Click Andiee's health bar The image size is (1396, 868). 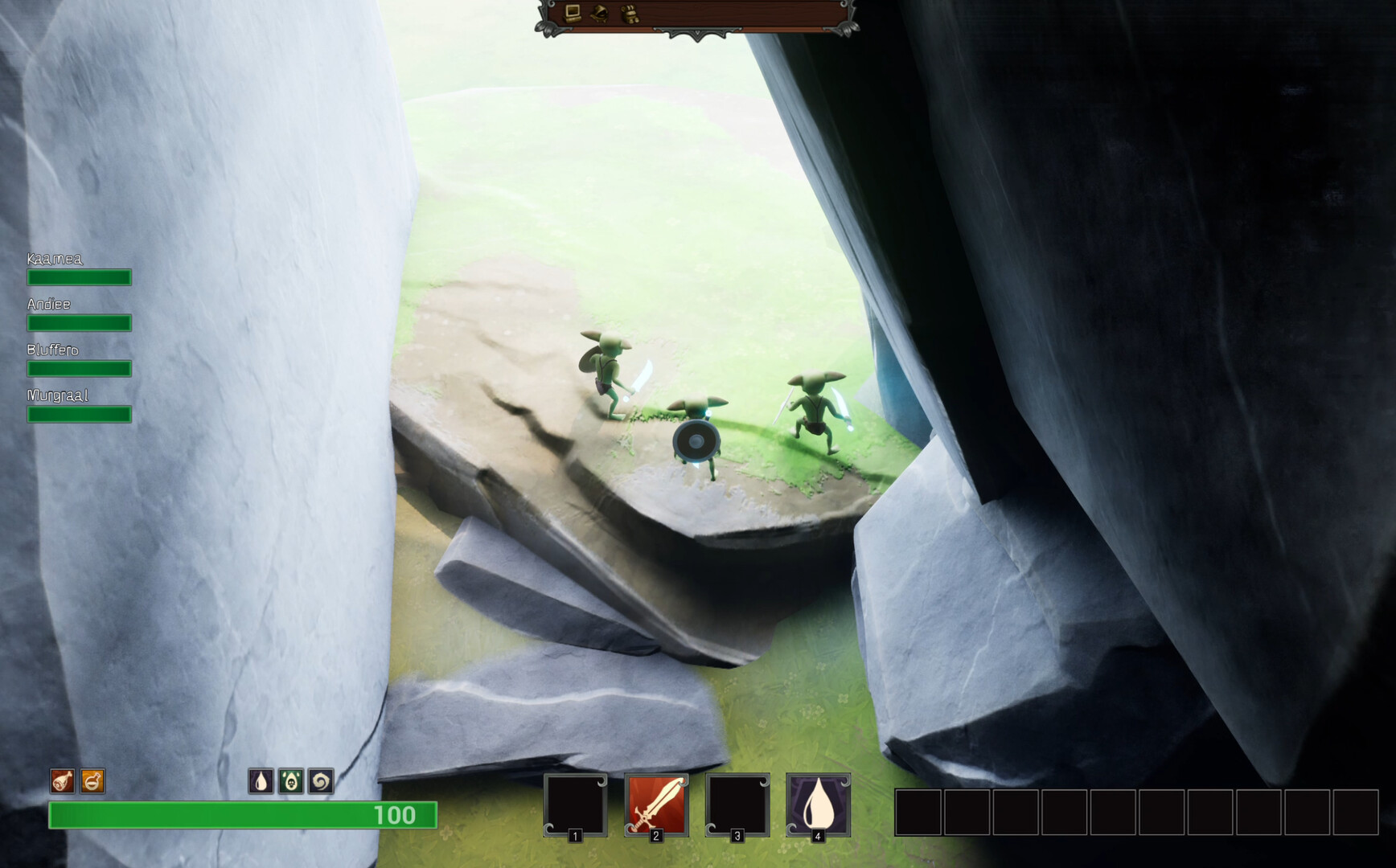pyautogui.click(x=79, y=323)
